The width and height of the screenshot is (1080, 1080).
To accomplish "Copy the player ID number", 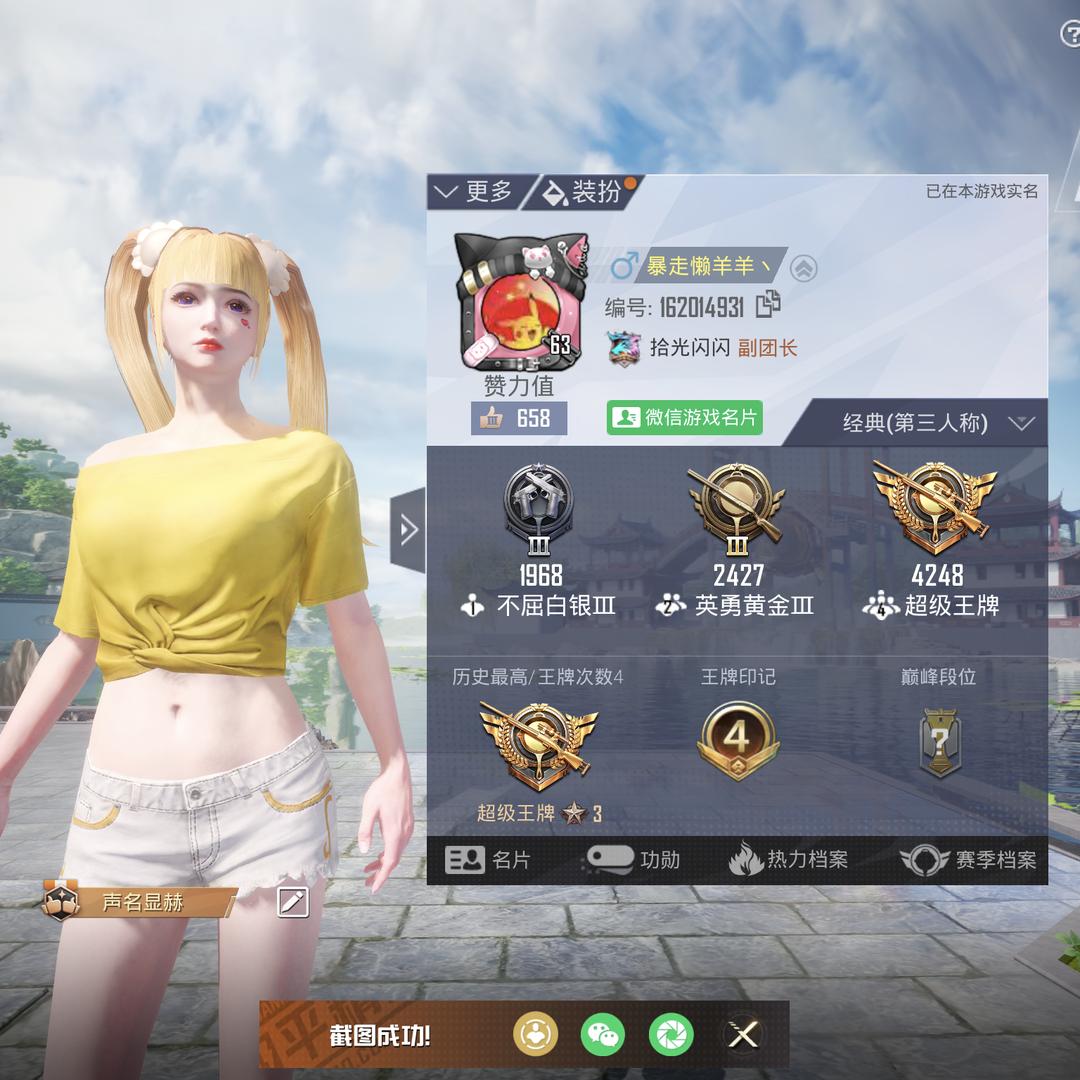I will 769,304.
